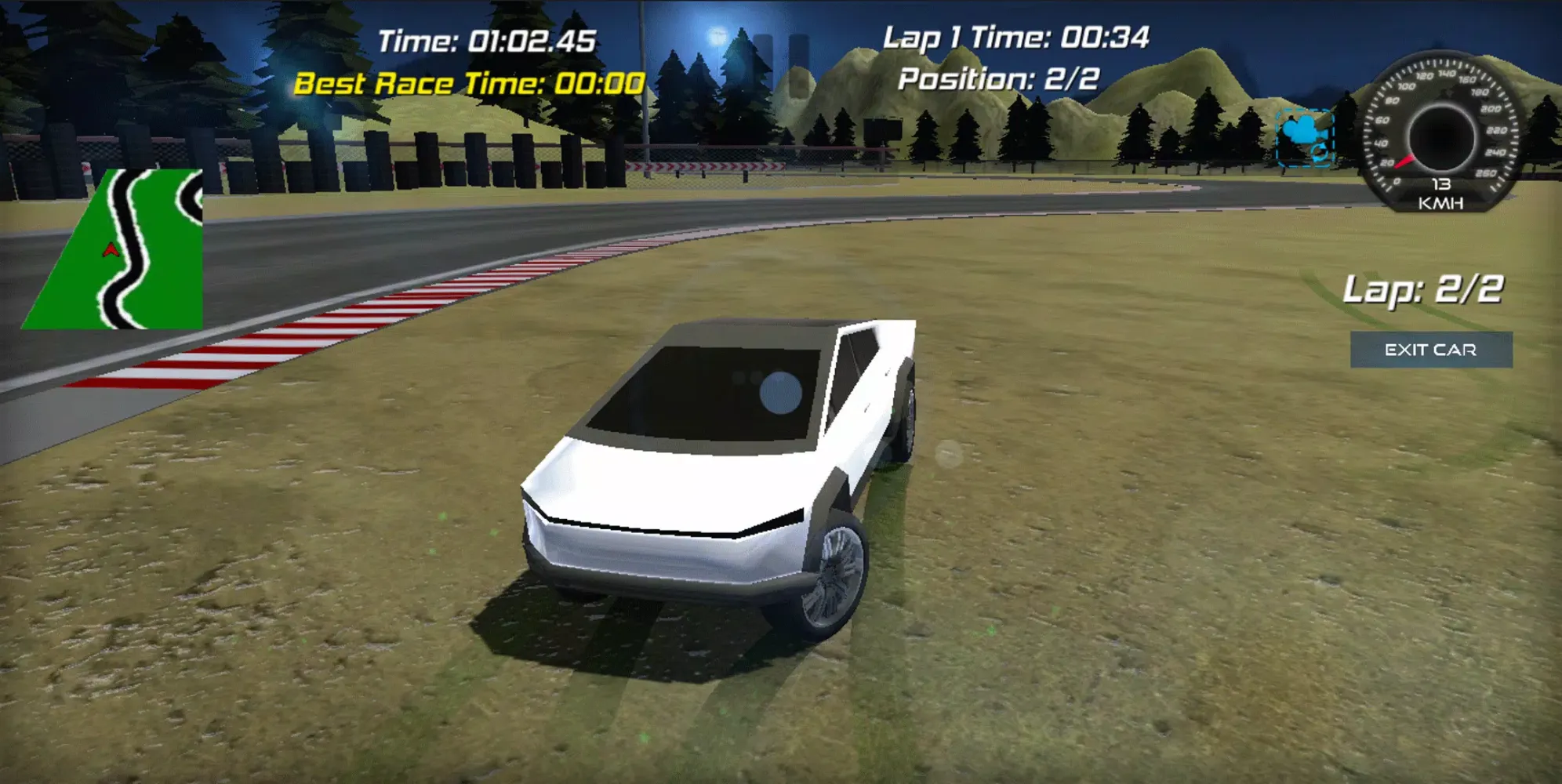Toggle the blue camera view icon
This screenshot has width=1562, height=784.
1304,137
